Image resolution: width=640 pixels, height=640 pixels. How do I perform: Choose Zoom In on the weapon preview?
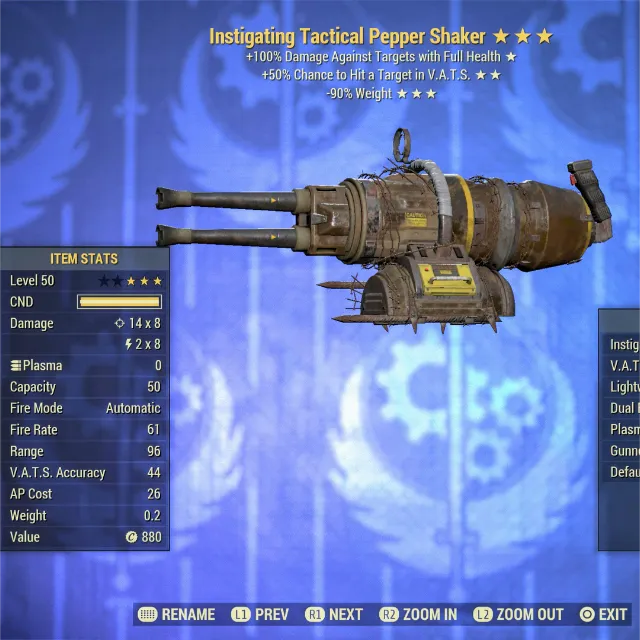418,615
